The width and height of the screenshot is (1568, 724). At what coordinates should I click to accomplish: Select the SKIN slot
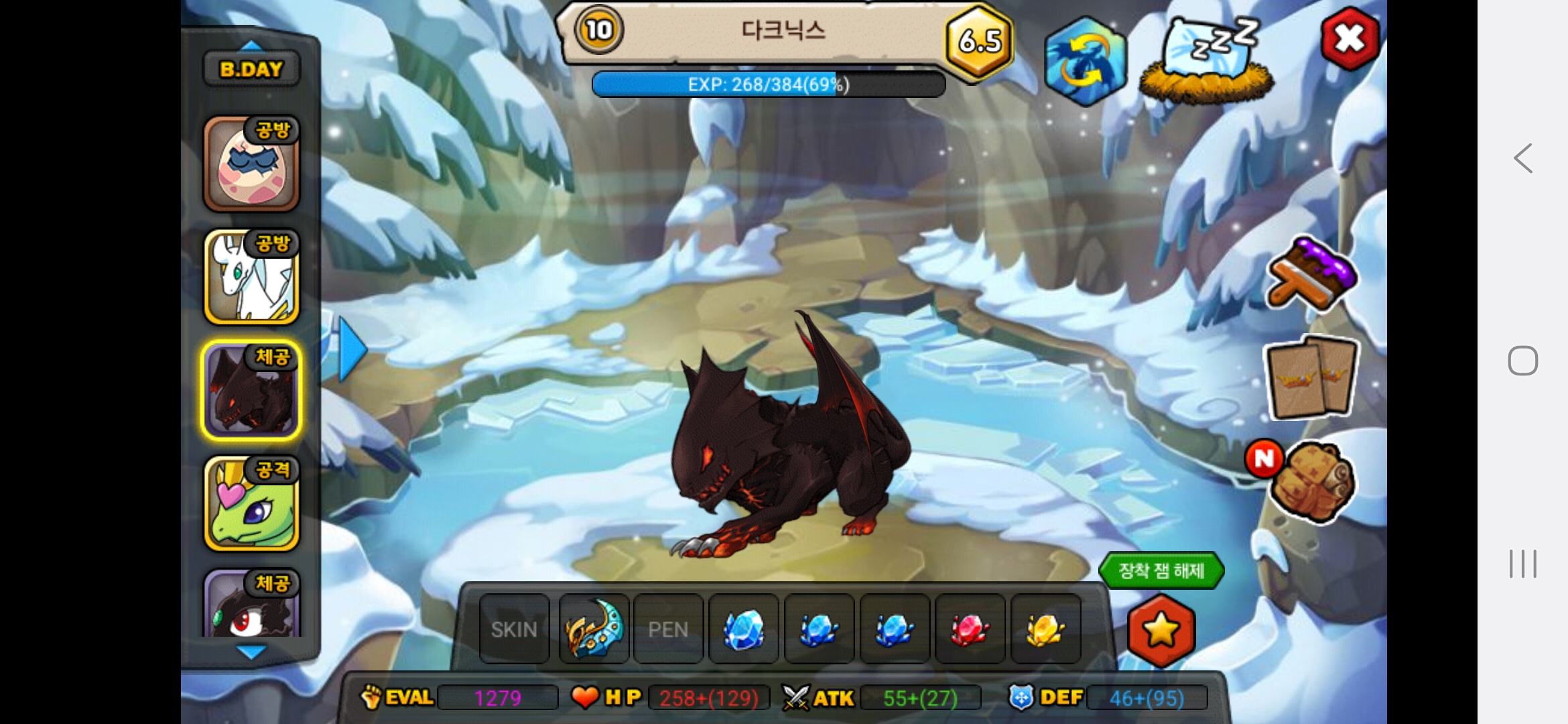514,629
